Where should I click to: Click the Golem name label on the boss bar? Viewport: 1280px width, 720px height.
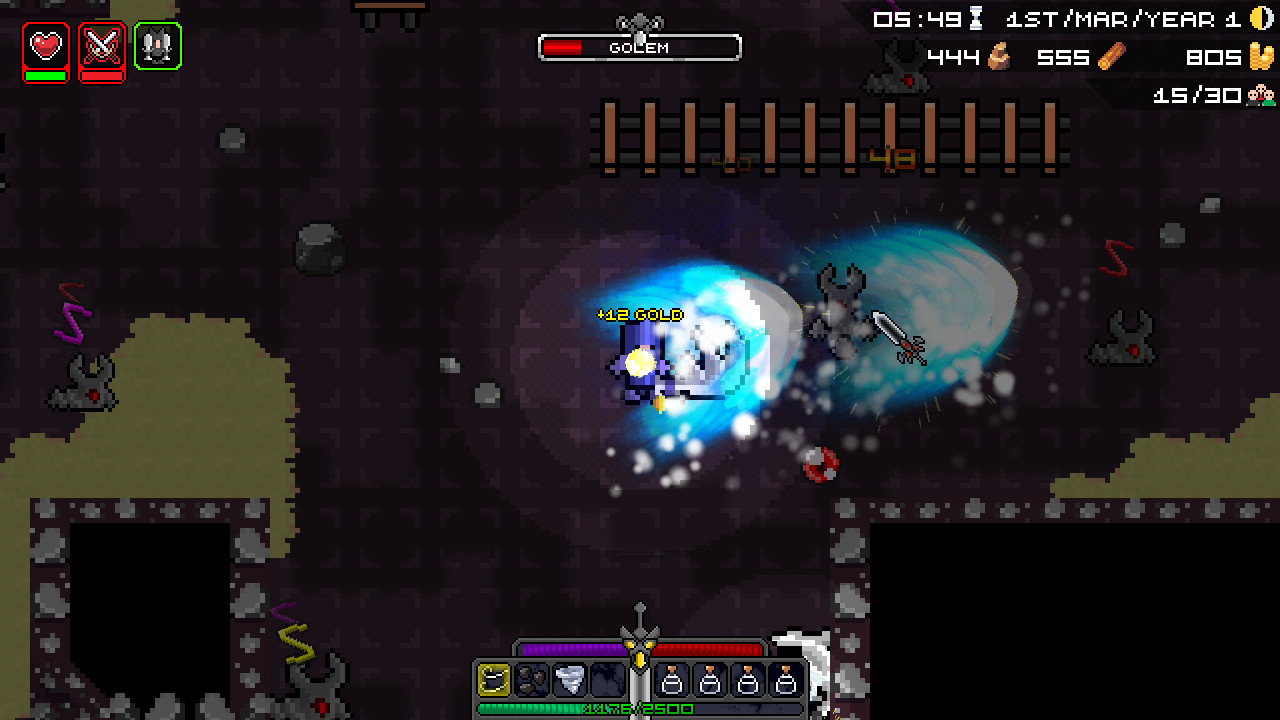(x=640, y=48)
